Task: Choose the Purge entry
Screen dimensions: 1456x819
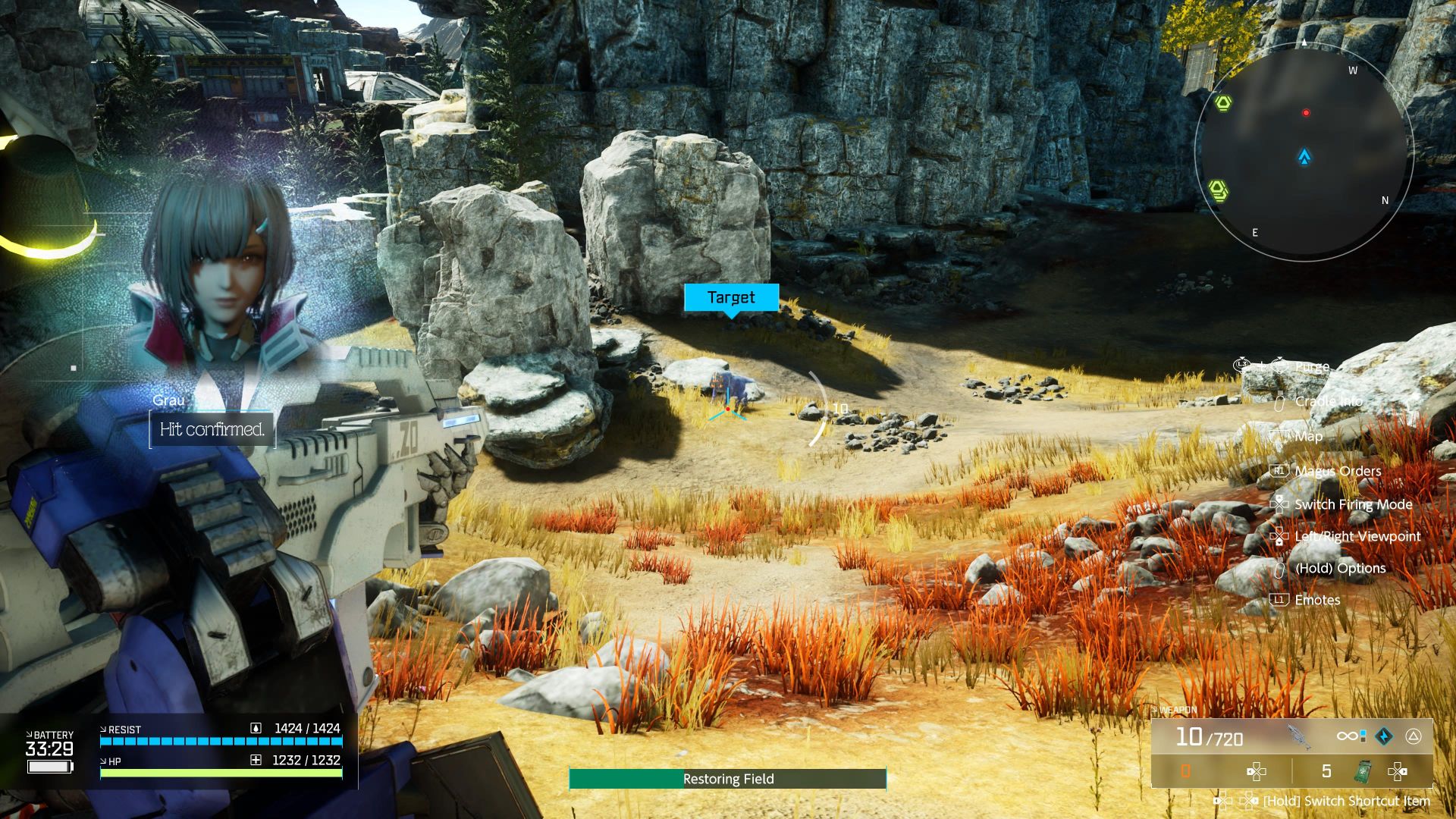Action: (1312, 366)
